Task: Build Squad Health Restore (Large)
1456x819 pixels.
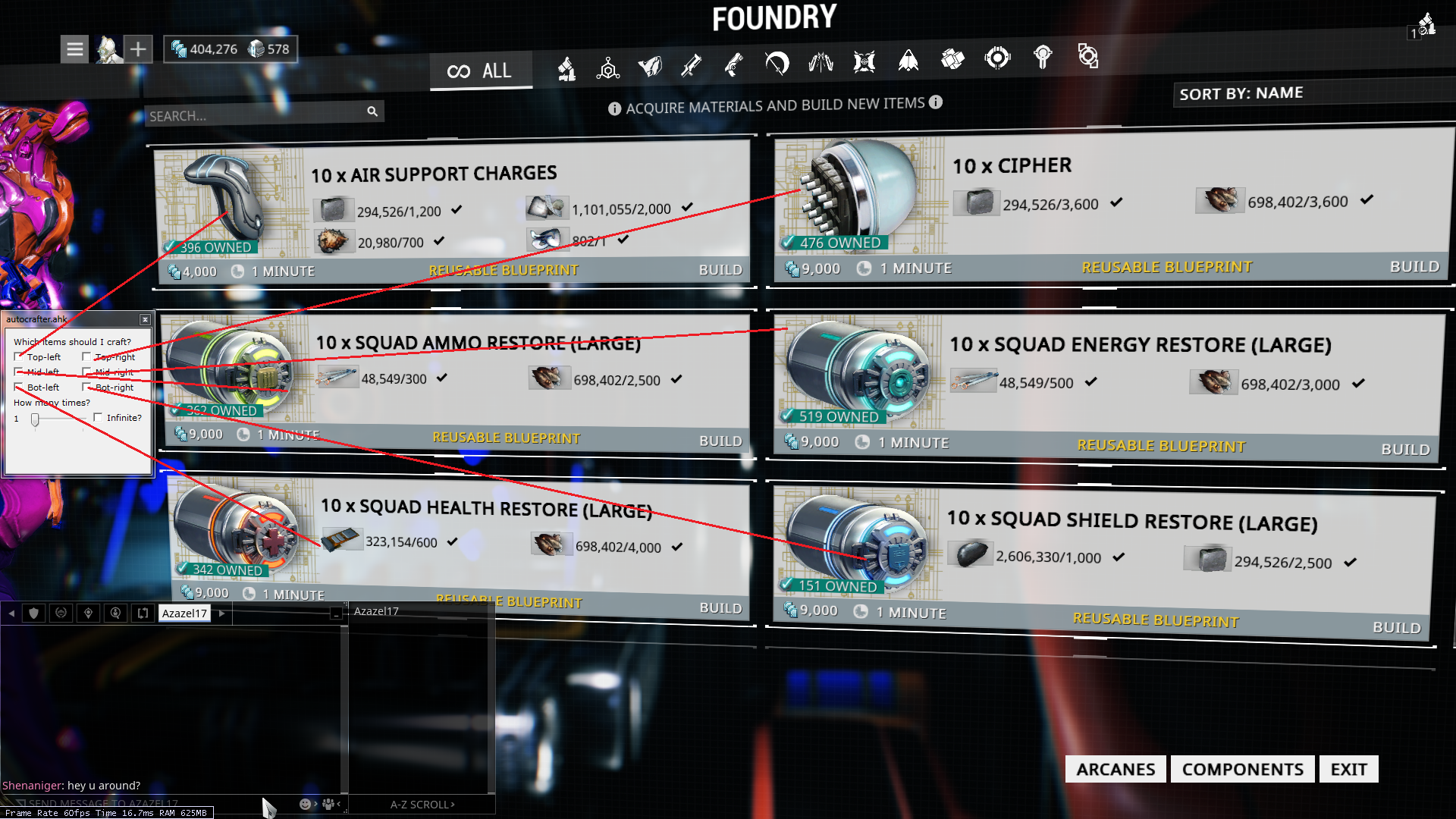Action: [x=720, y=608]
